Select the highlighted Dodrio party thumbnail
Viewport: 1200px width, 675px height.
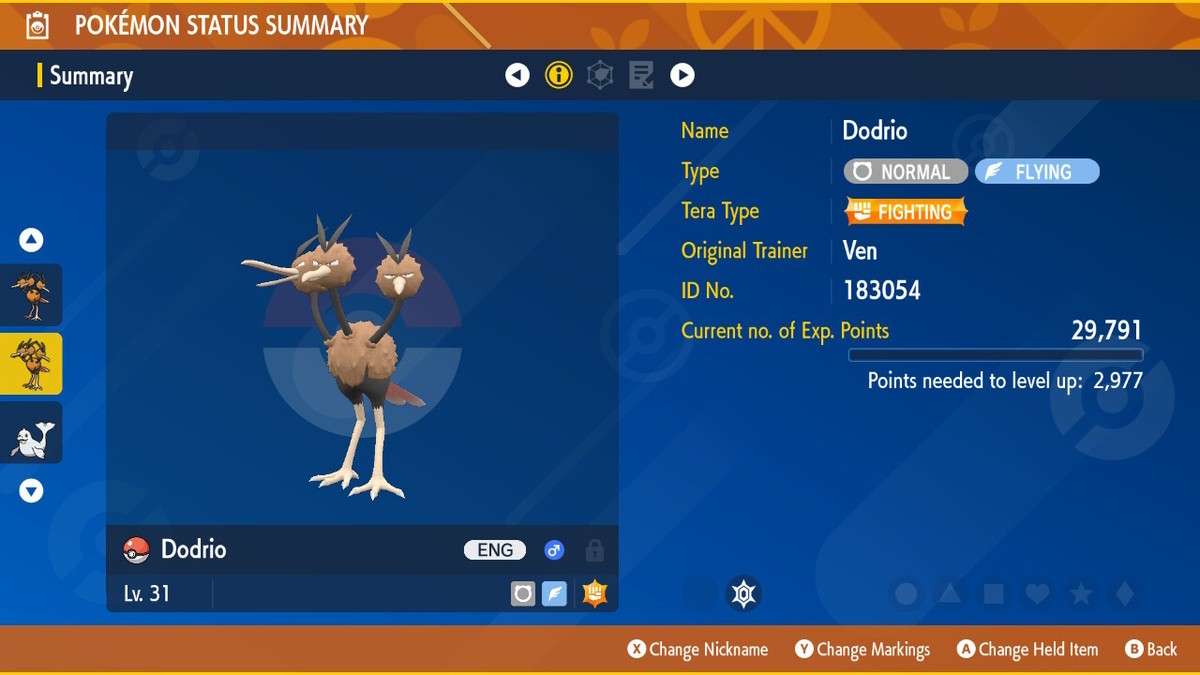tap(31, 364)
